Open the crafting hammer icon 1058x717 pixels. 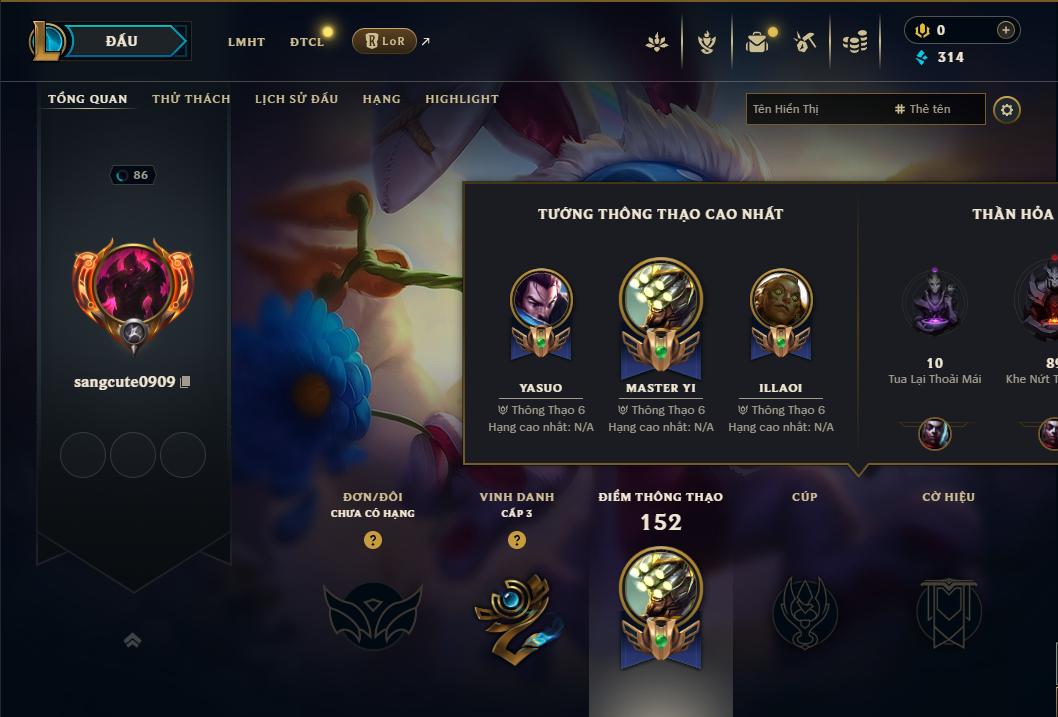pos(805,42)
